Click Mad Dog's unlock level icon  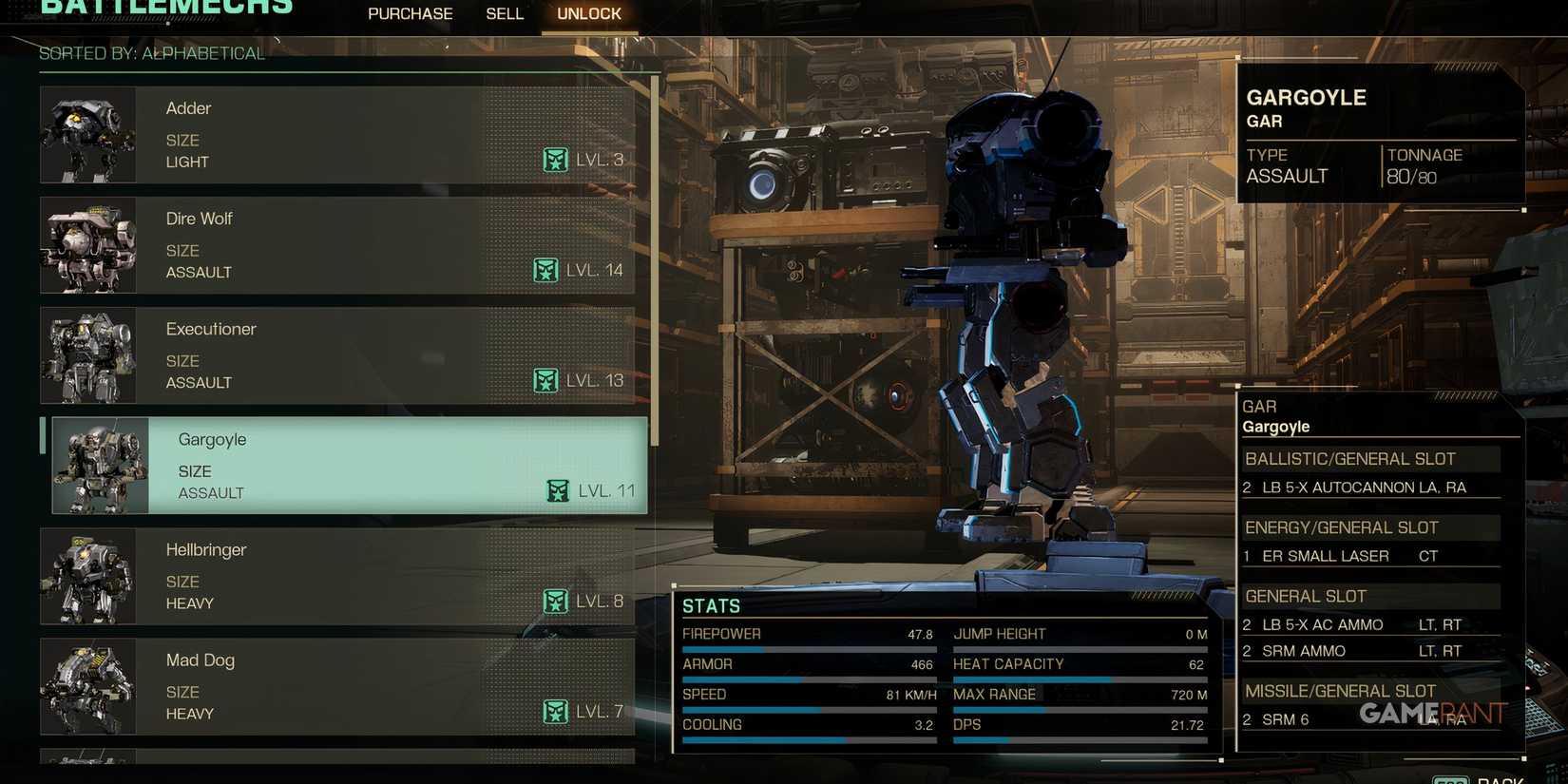tap(556, 711)
